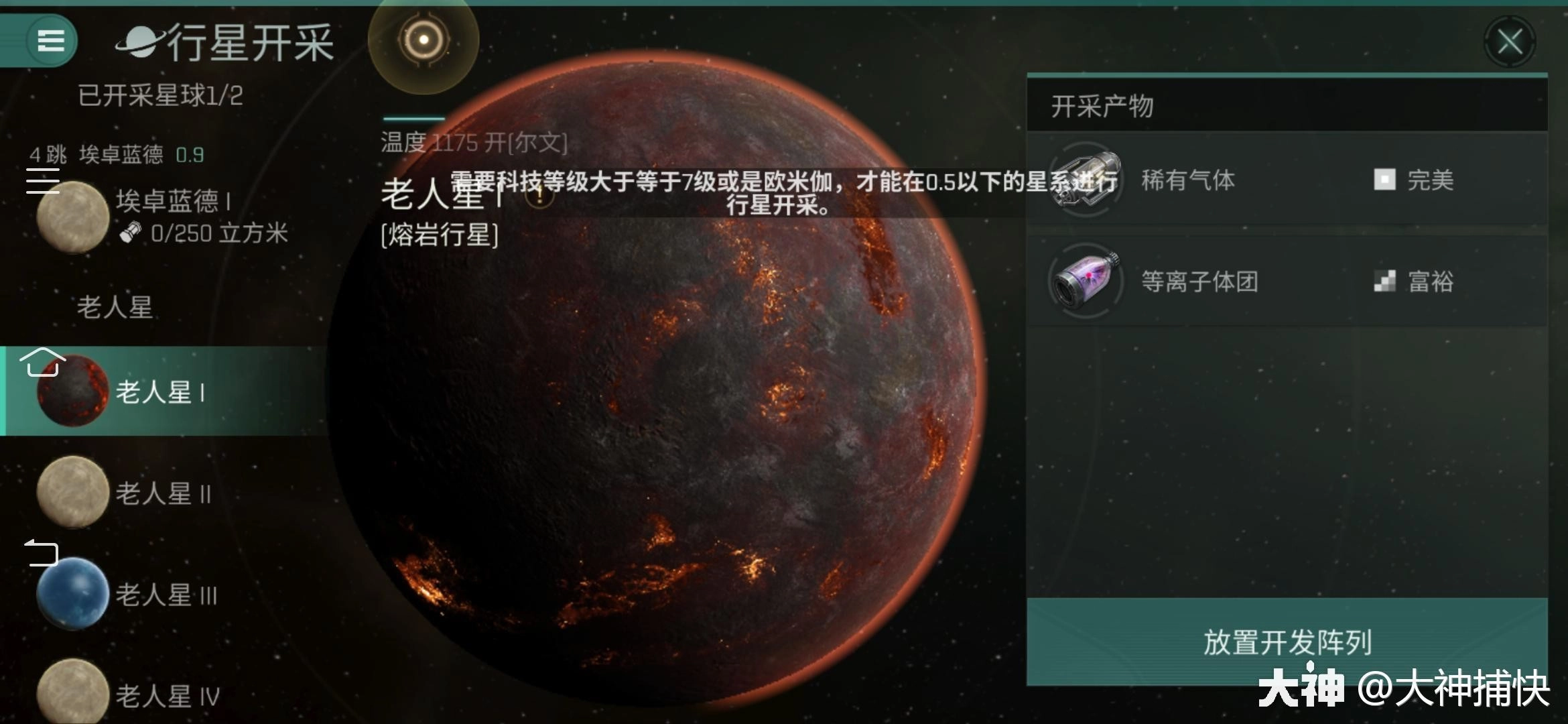Open the 开采产物 products panel header

coord(1101,107)
